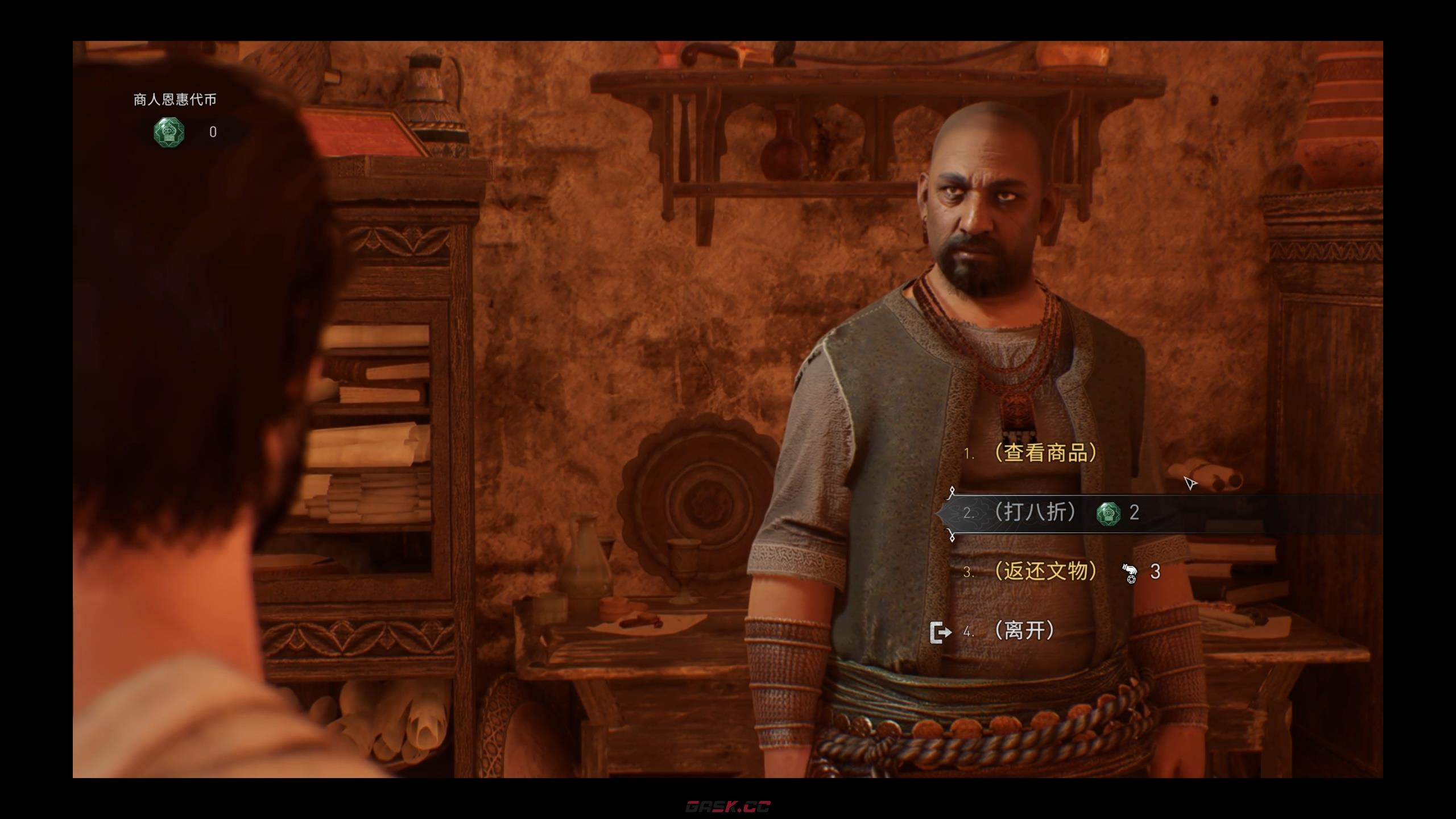Pick the 返还文物 dialogue choice
1456x819 pixels.
click(x=1045, y=571)
